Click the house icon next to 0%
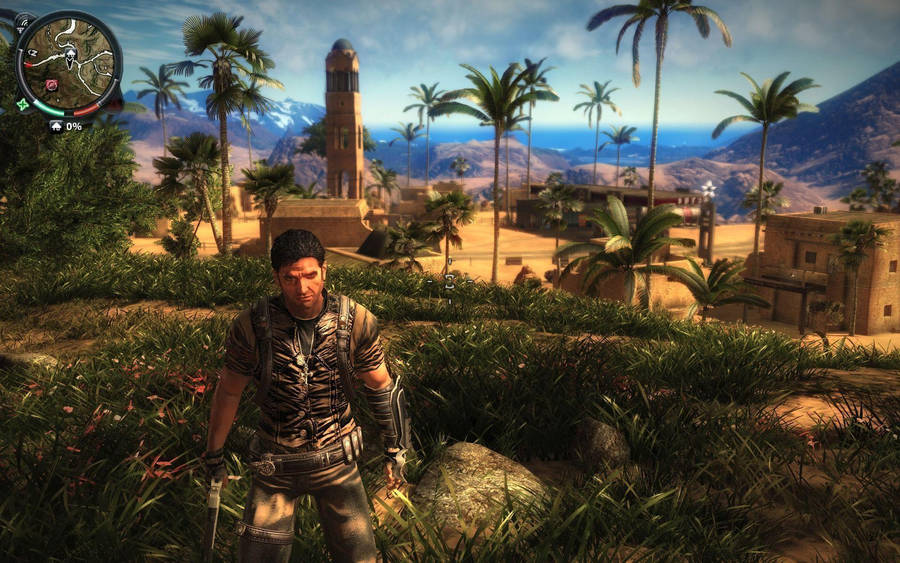Screen dimensions: 900x563 pyautogui.click(x=55, y=126)
